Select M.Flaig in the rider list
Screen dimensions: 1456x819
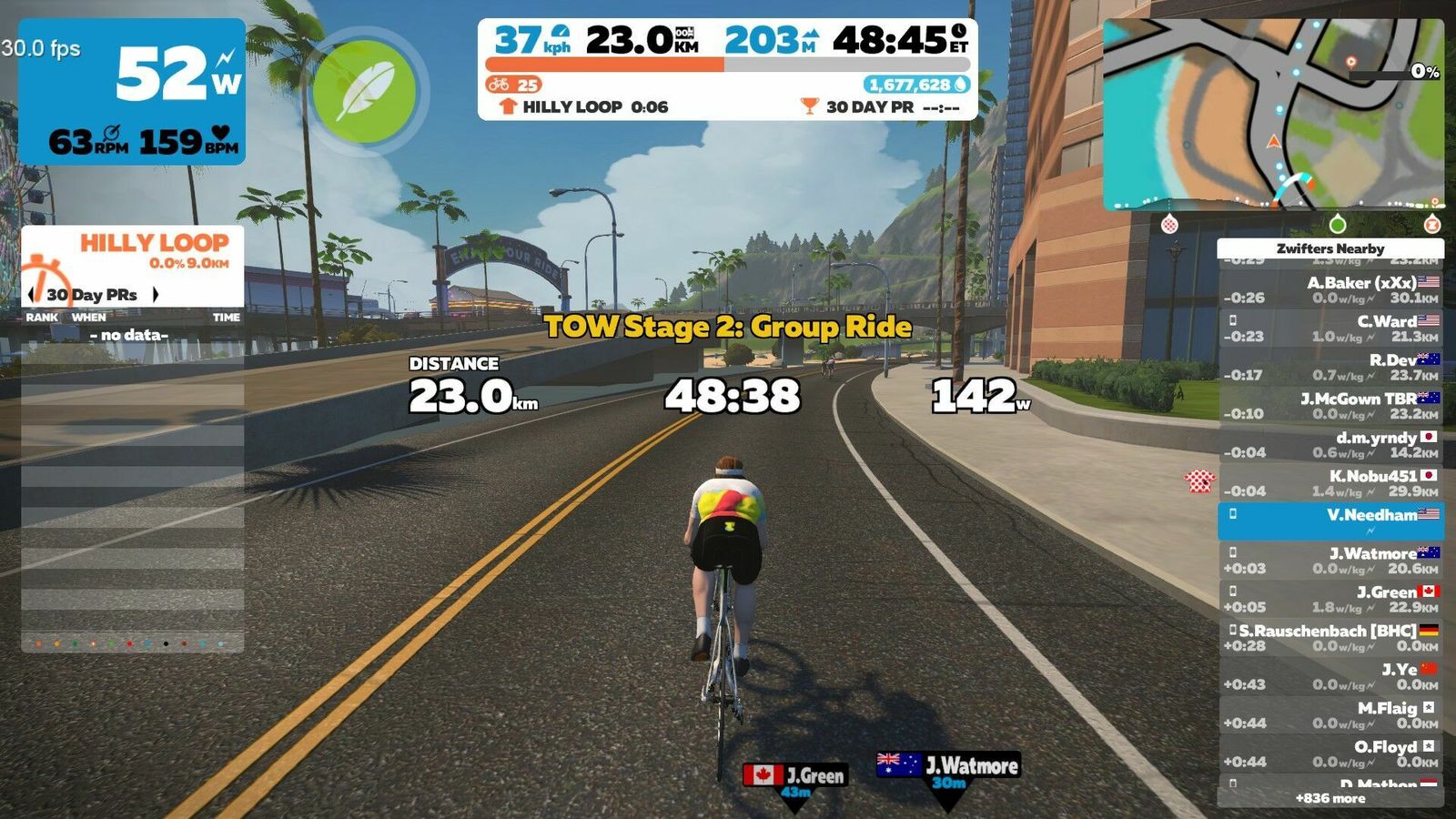(1330, 715)
